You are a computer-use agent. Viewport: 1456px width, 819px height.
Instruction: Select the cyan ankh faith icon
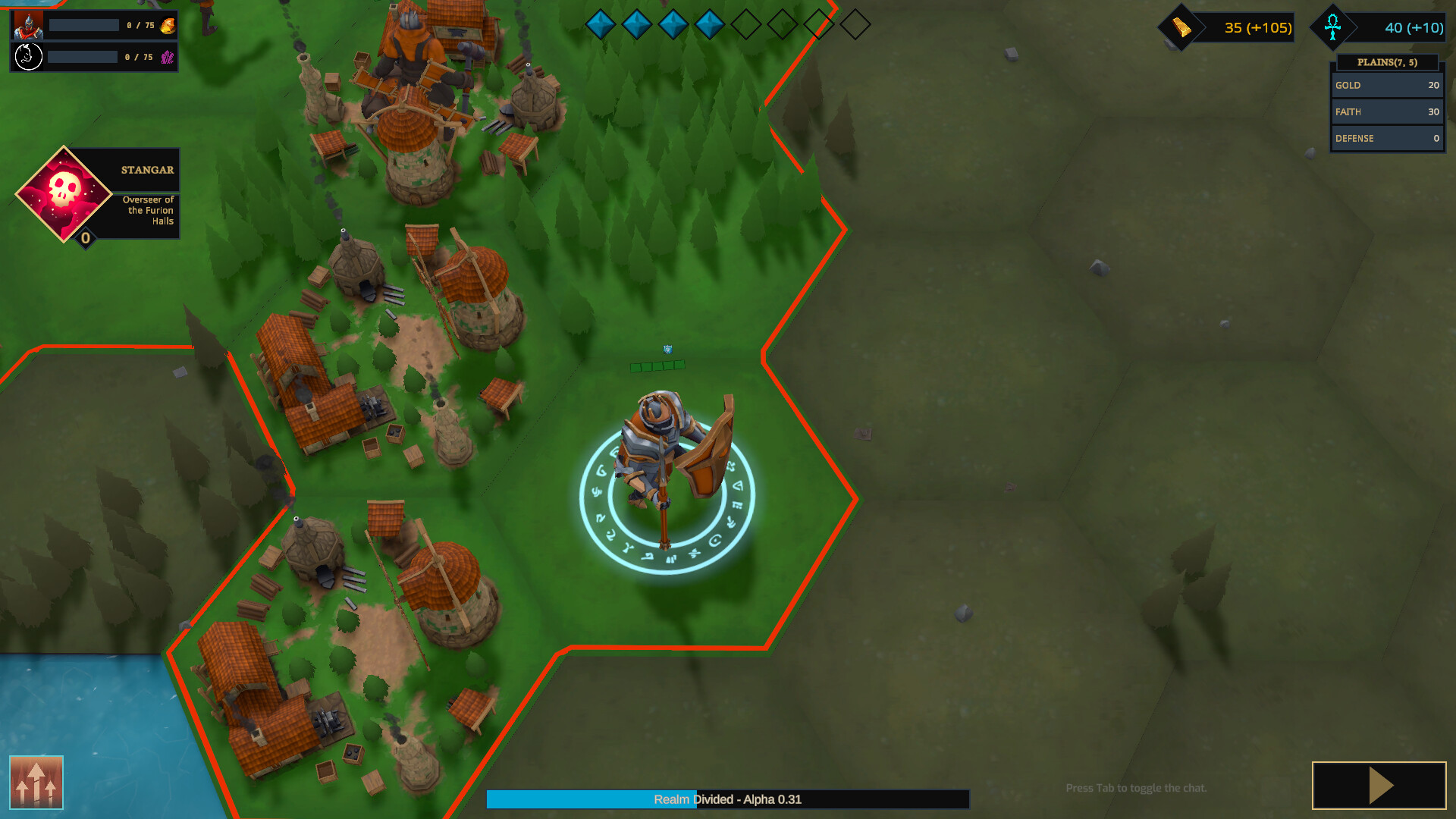tap(1334, 27)
